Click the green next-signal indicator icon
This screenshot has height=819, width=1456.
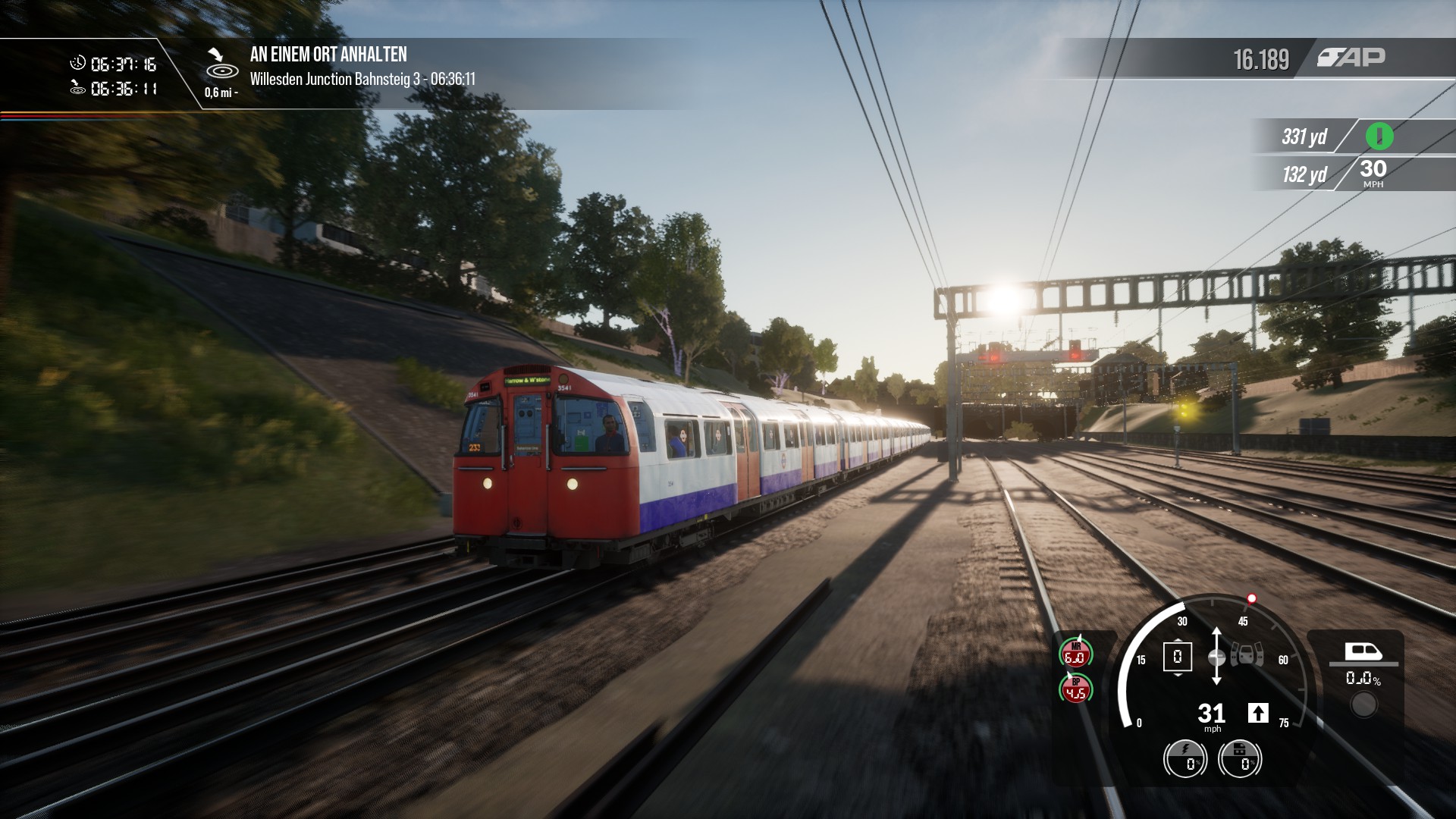(1379, 136)
